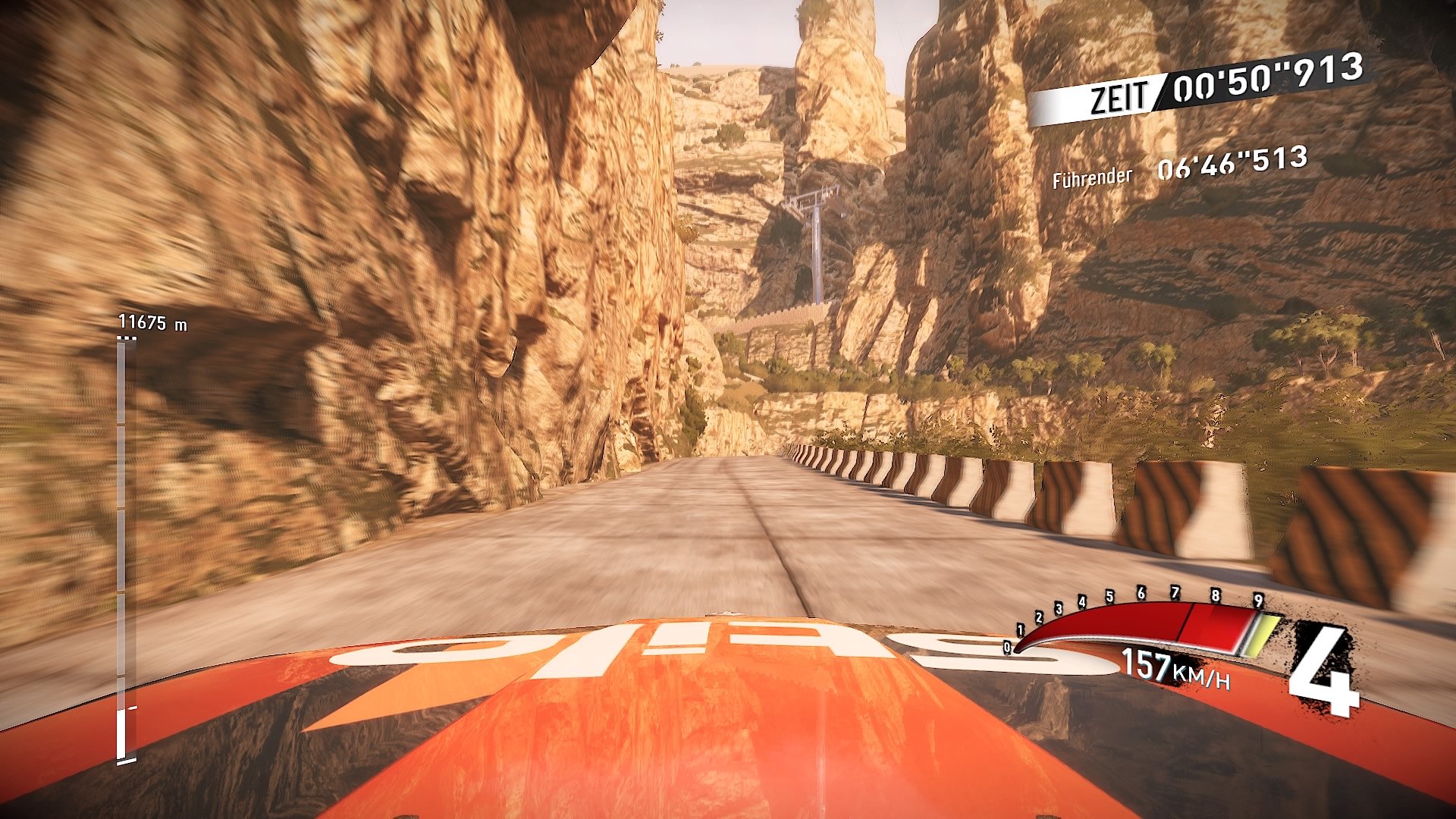The width and height of the screenshot is (1456, 819).
Task: Open the Führender leaderboard entry
Action: click(1092, 178)
